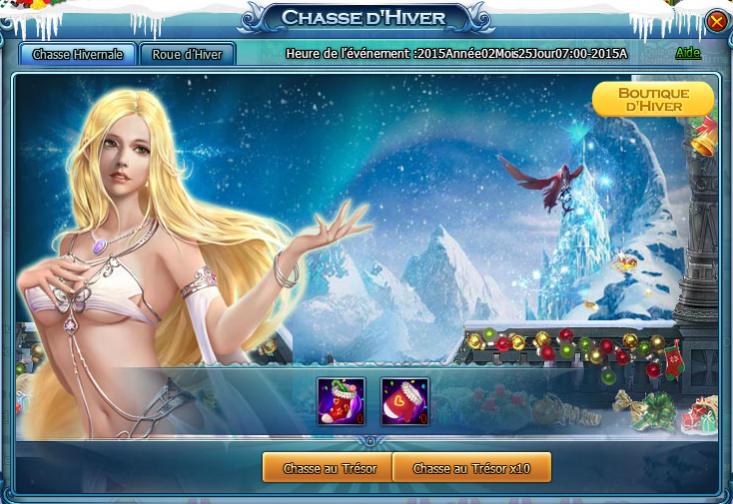Click the Aide help link

pos(688,53)
